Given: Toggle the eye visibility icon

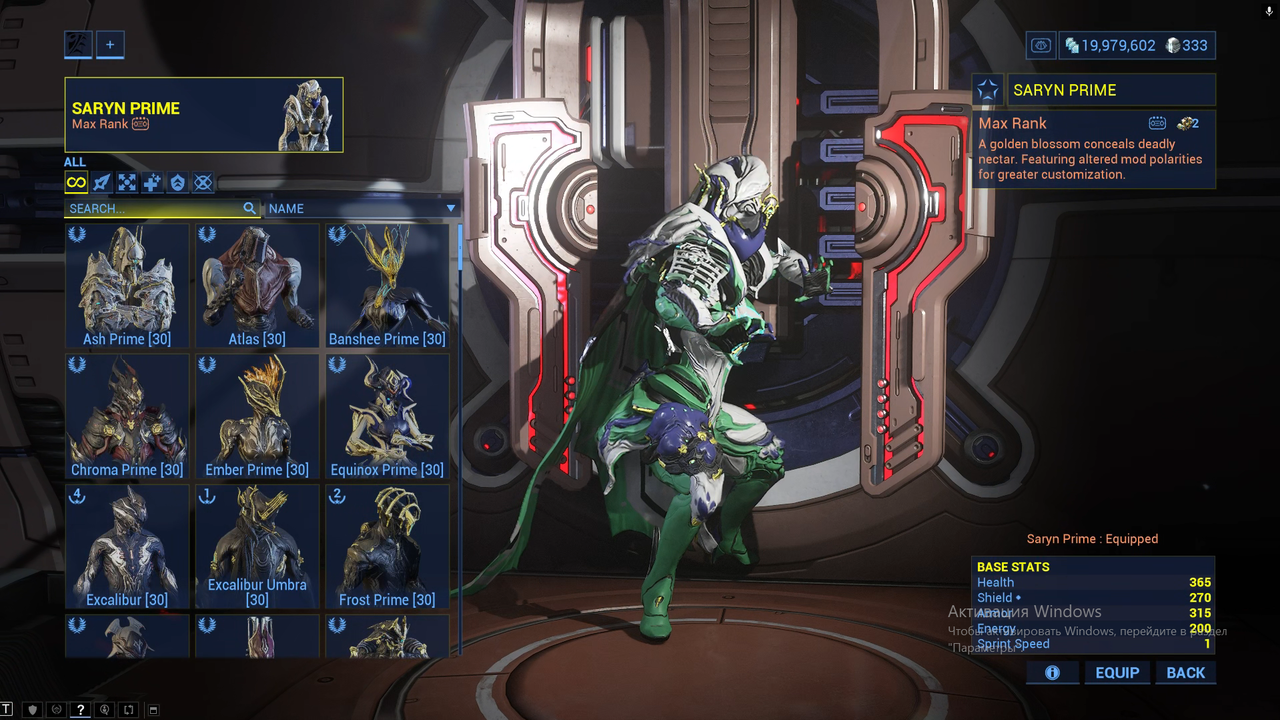Looking at the screenshot, I should (1041, 45).
